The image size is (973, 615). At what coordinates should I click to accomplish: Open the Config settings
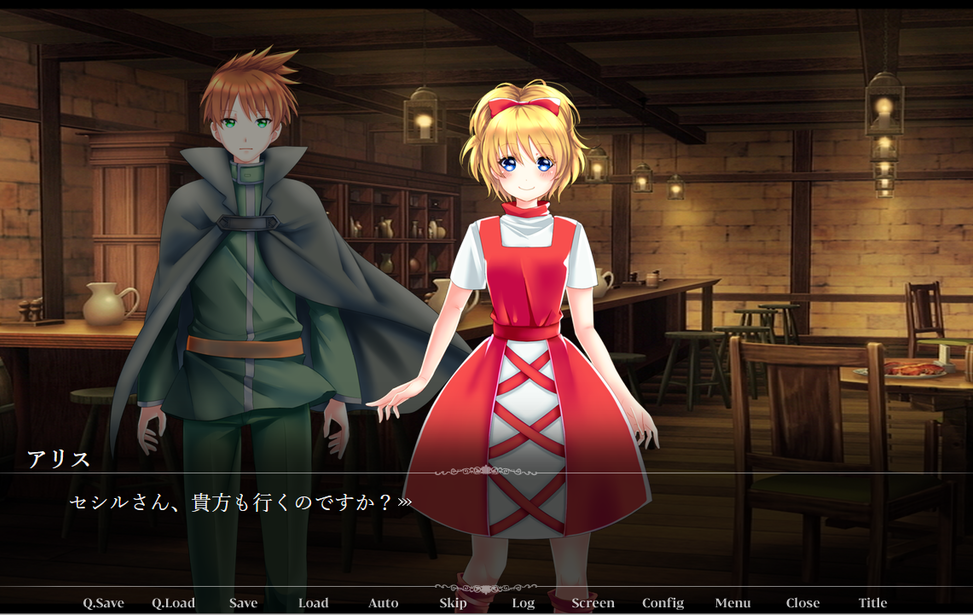coord(663,603)
